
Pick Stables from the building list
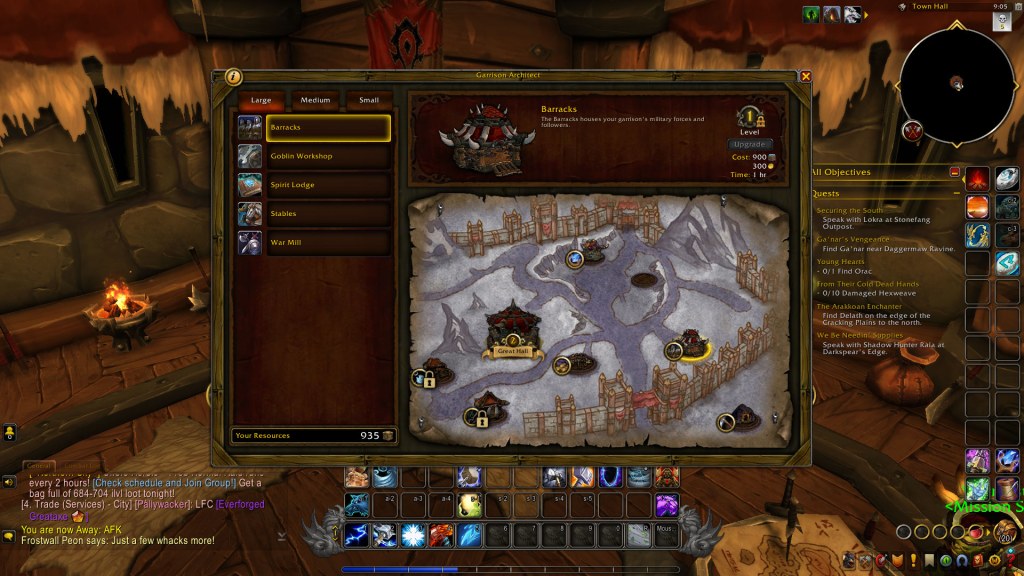(x=327, y=213)
